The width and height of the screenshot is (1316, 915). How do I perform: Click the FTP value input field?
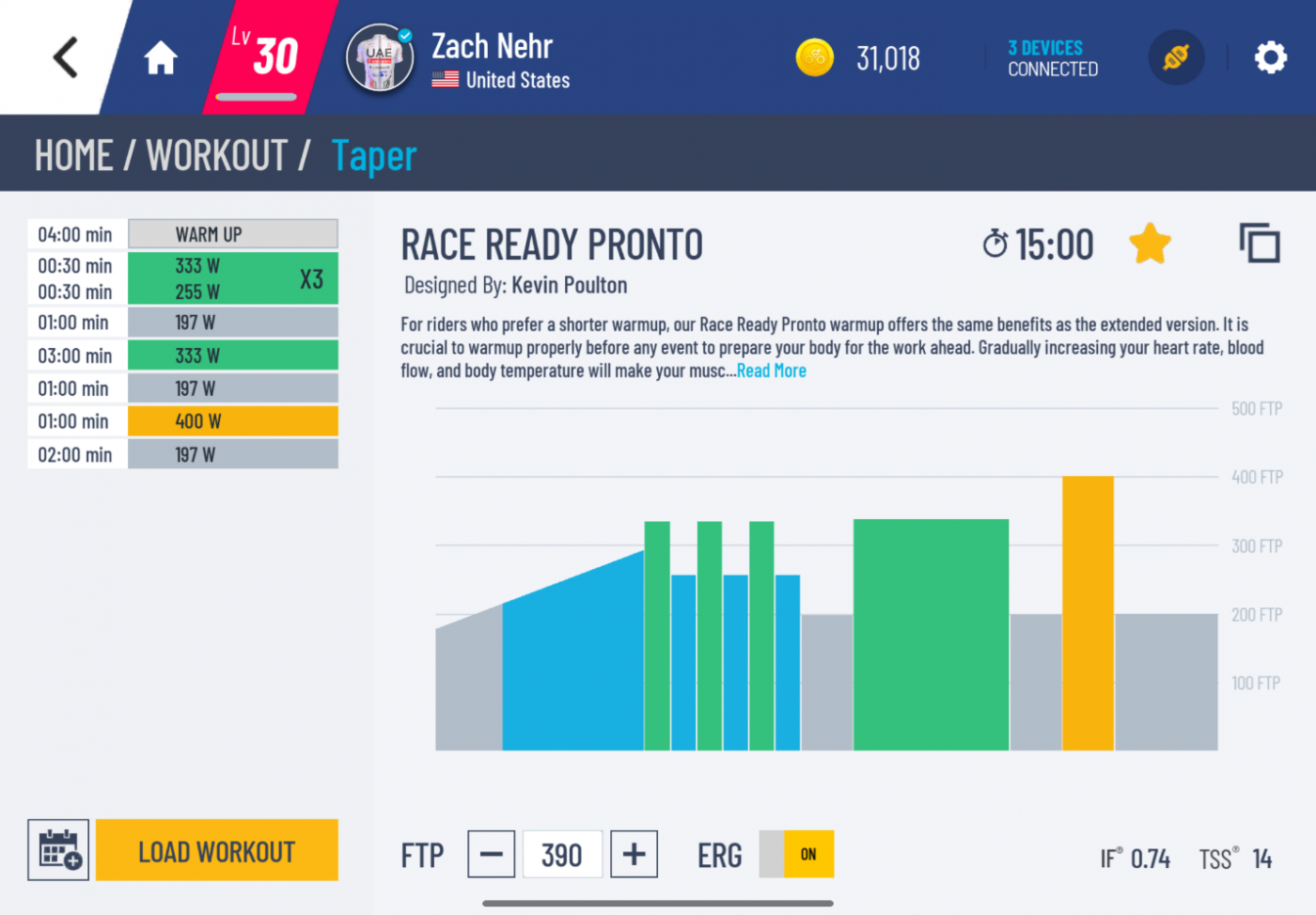(562, 854)
